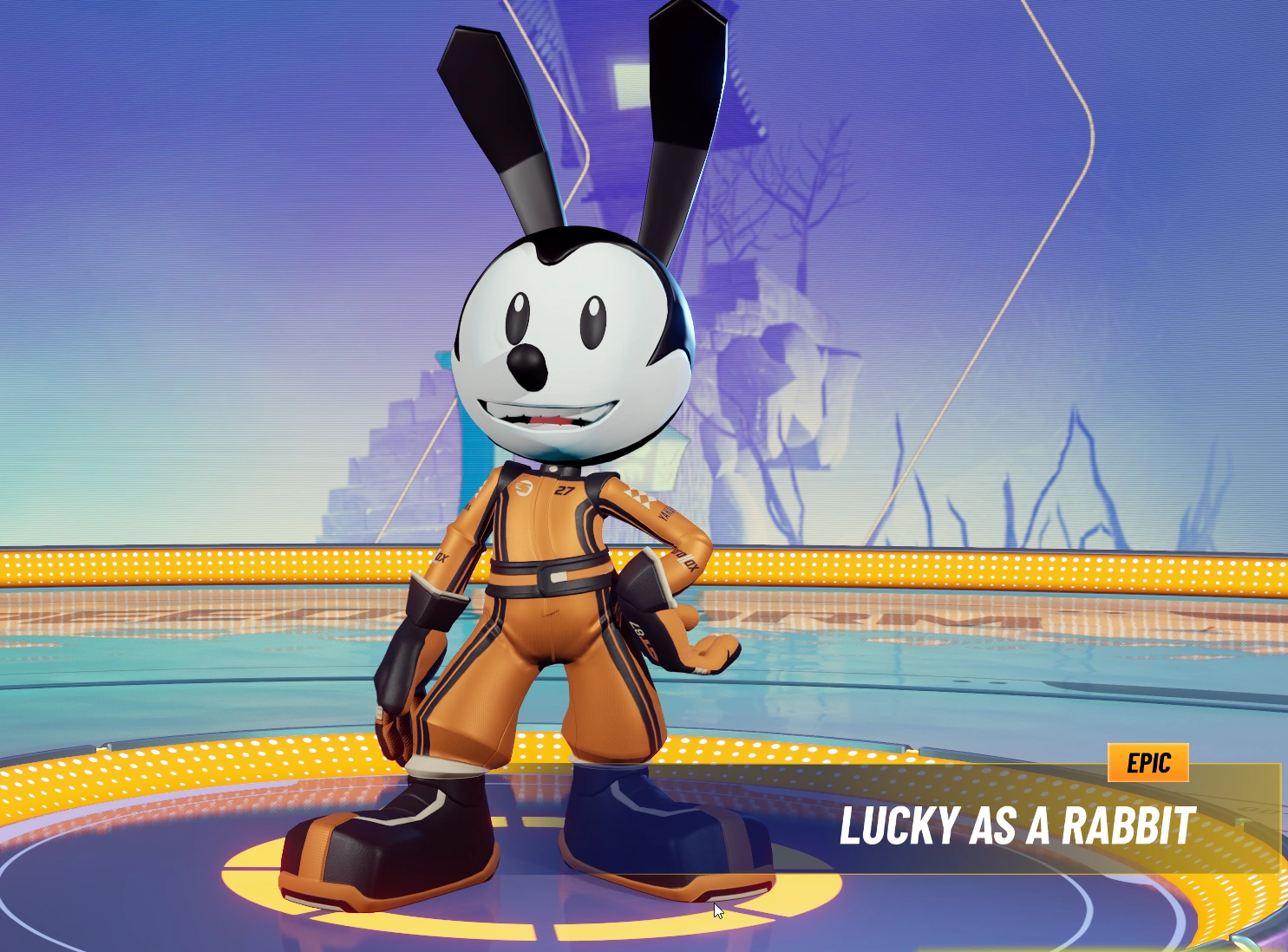This screenshot has height=952, width=1288.
Task: Click the EPIC rarity badge
Action: 1150,763
